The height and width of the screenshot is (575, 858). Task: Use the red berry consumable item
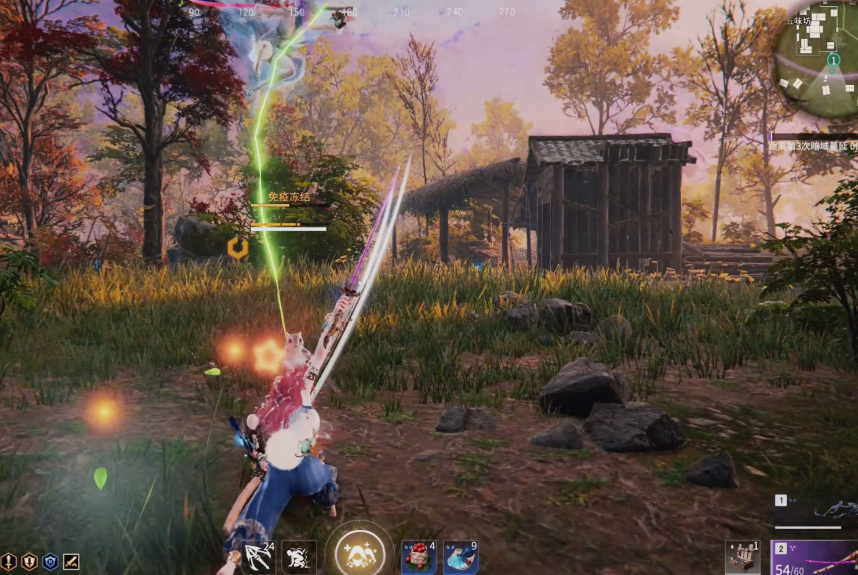(x=416, y=557)
